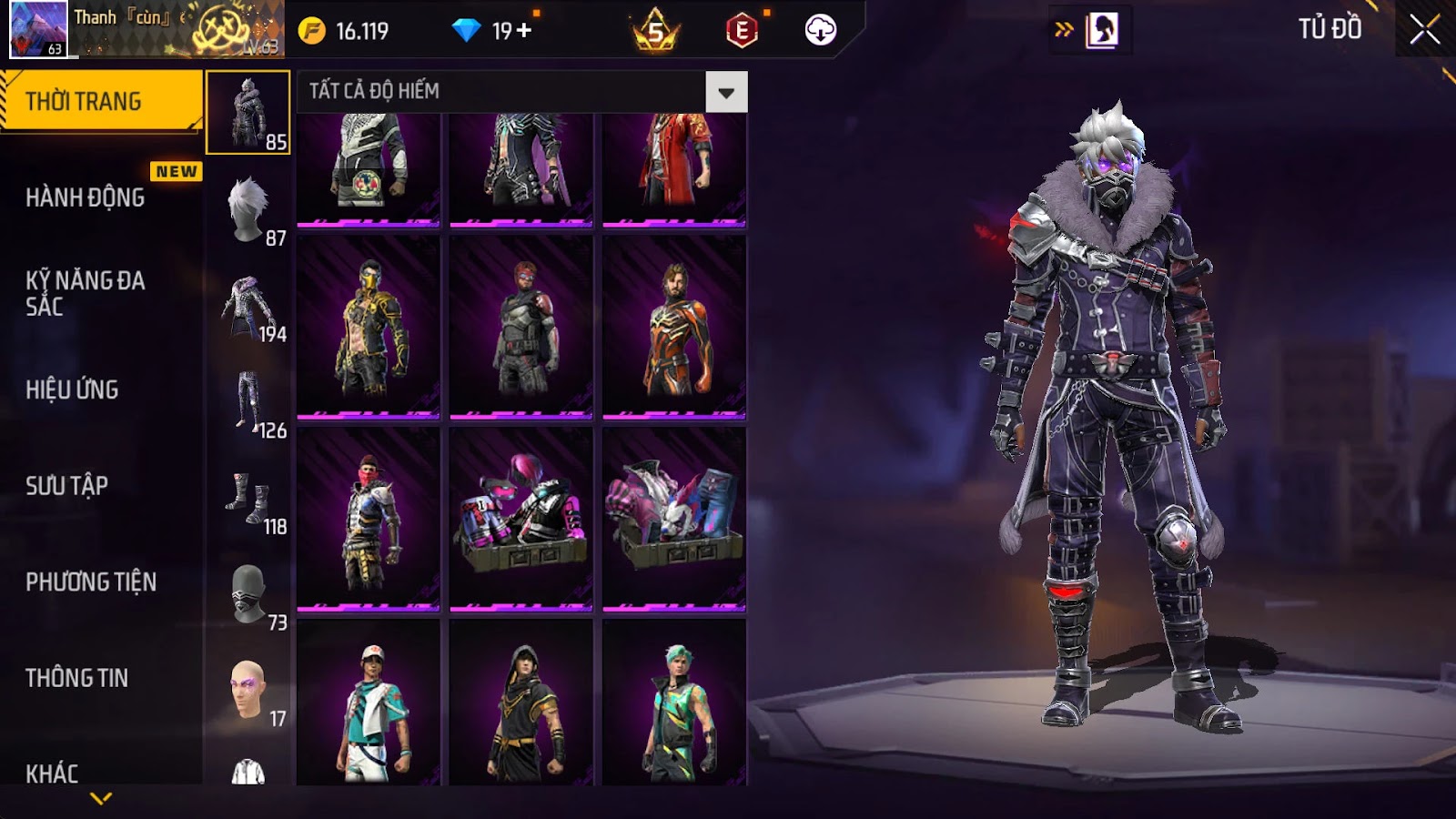This screenshot has height=819, width=1456.
Task: Show the hair items subcategory
Action: point(248,209)
